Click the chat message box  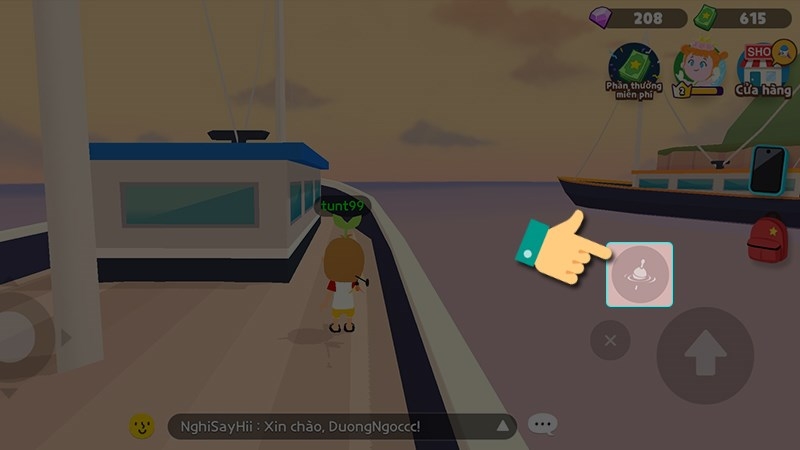coord(342,427)
